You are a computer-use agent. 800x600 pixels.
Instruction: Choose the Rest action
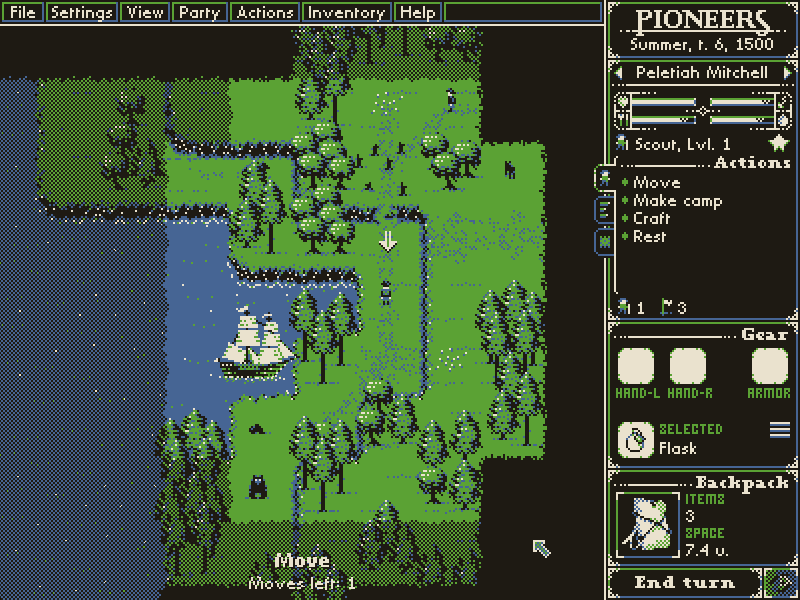(649, 237)
